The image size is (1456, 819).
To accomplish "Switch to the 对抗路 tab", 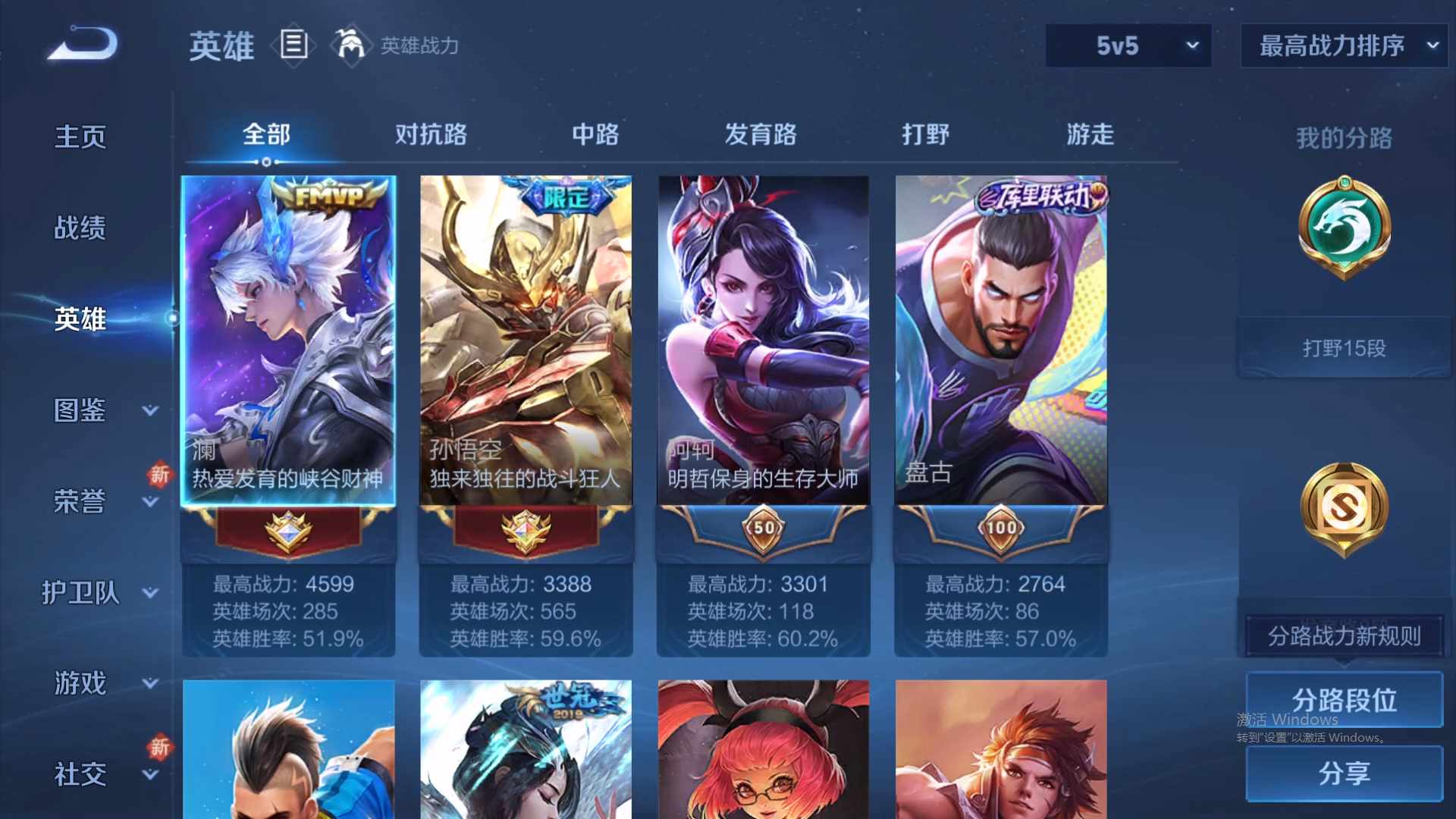I will pos(432,134).
